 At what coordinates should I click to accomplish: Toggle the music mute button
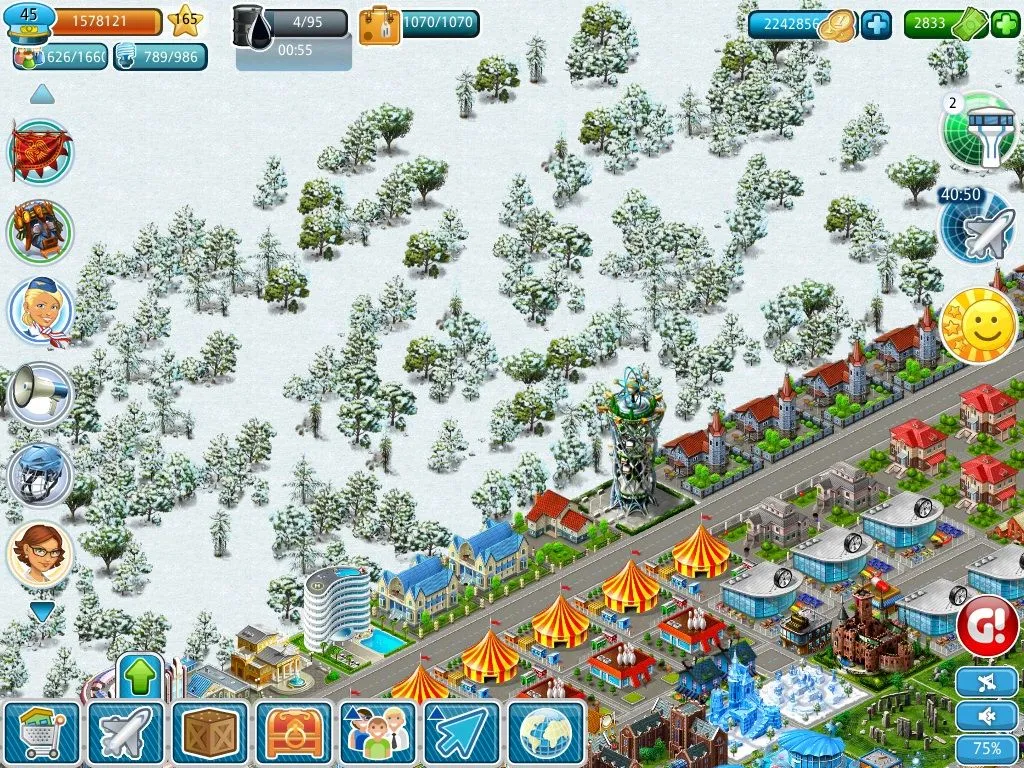tap(987, 684)
